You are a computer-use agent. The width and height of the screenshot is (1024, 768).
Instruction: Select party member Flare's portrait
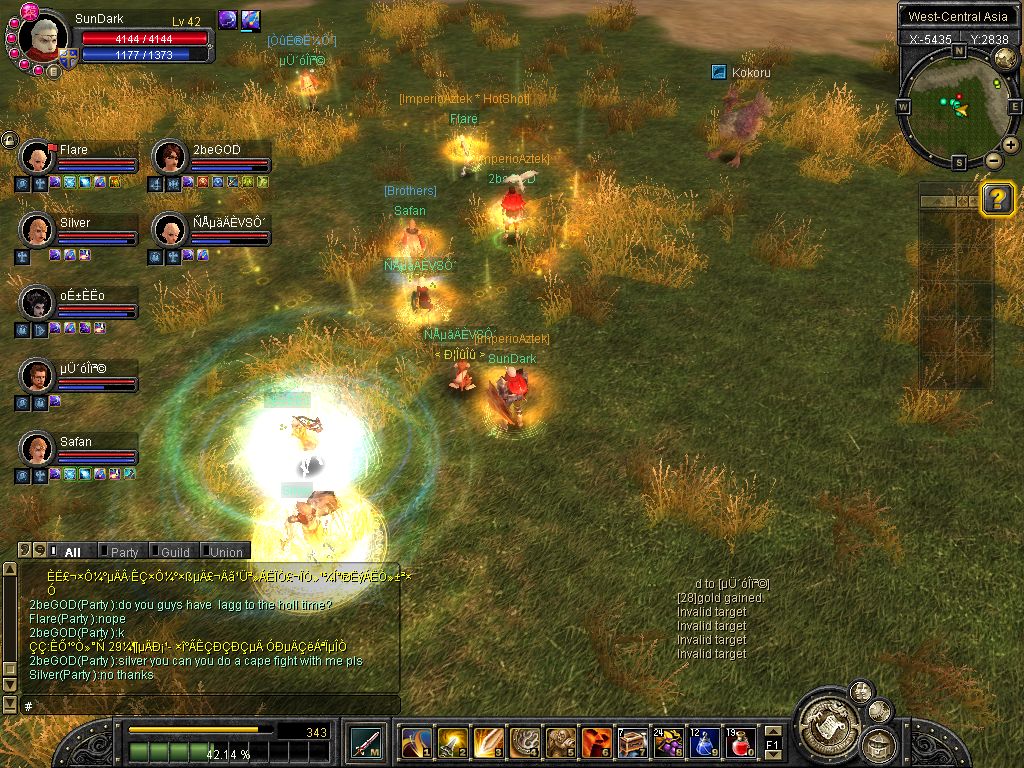37,157
